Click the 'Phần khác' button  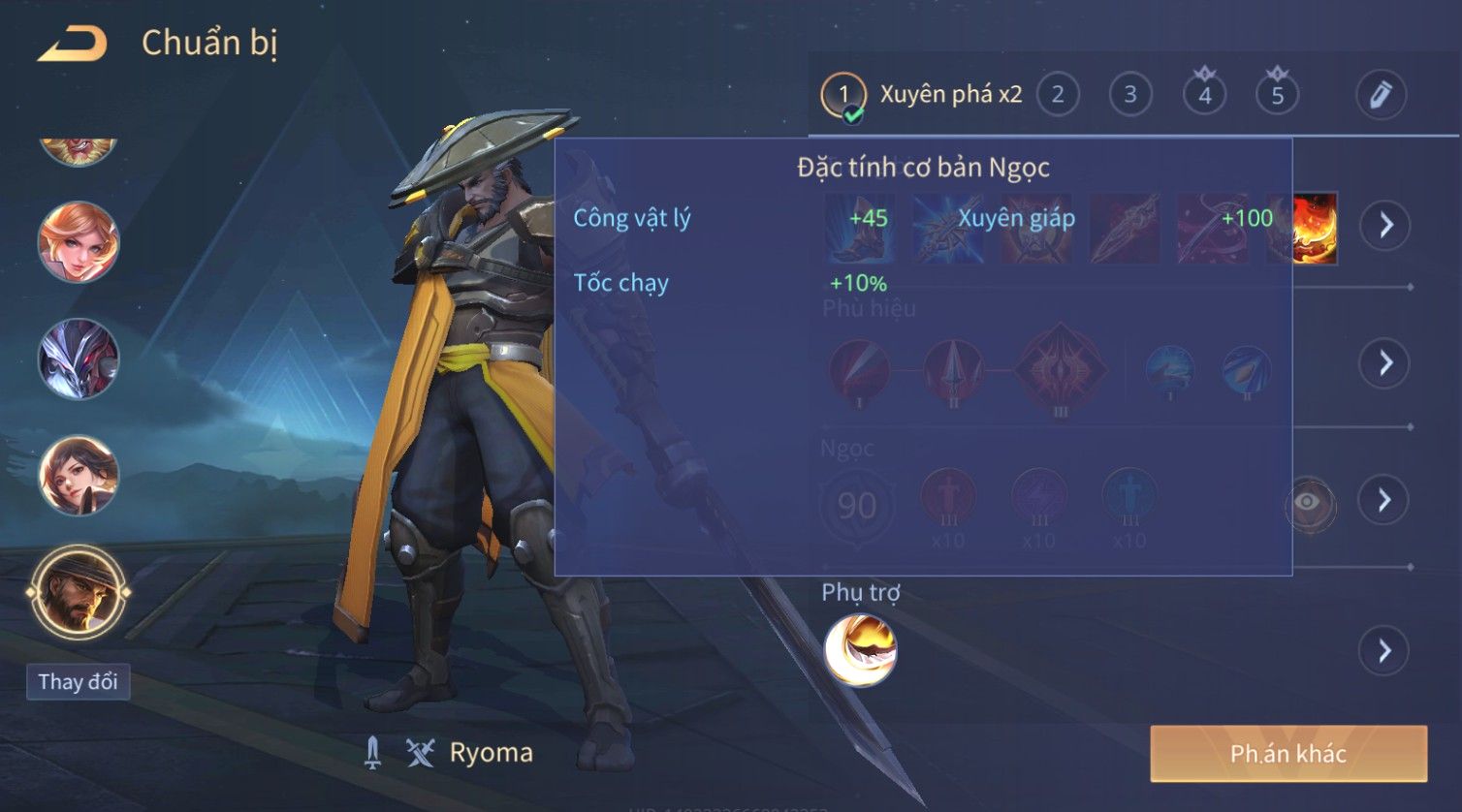[1288, 753]
